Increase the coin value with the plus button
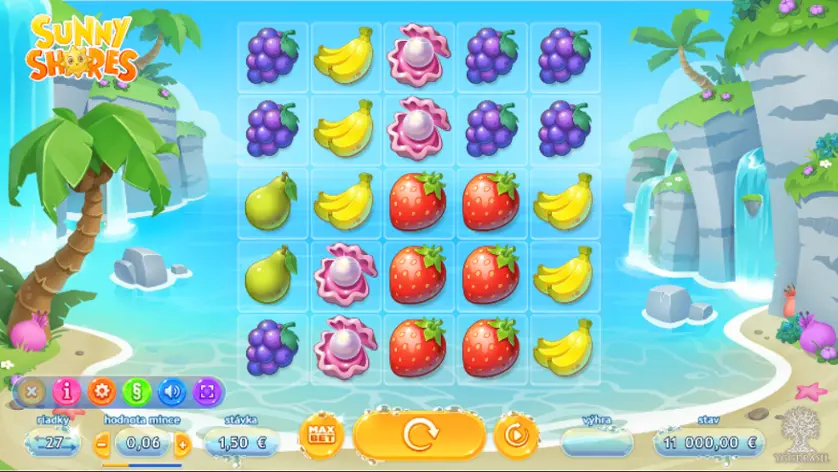The width and height of the screenshot is (838, 472). 182,441
